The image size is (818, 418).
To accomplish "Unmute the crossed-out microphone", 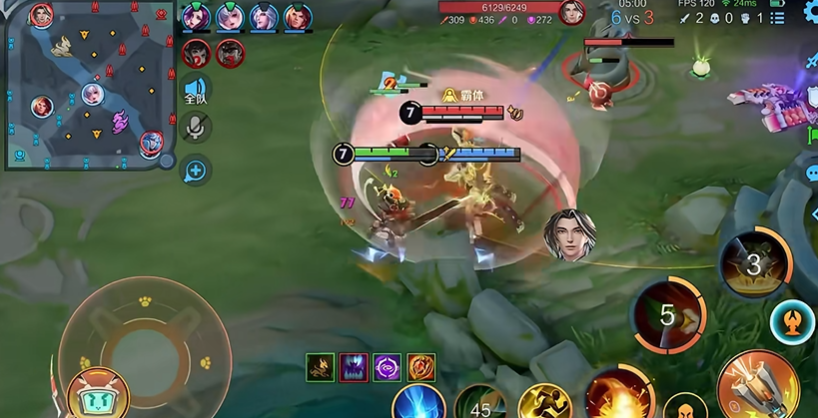I will pyautogui.click(x=196, y=126).
